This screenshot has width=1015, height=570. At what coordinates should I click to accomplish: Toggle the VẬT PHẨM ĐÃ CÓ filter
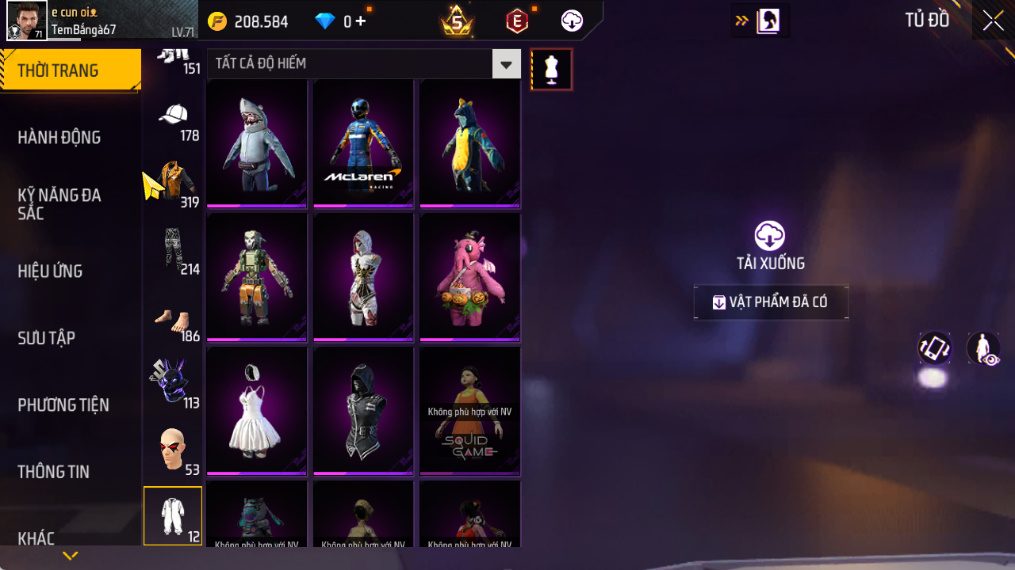770,302
